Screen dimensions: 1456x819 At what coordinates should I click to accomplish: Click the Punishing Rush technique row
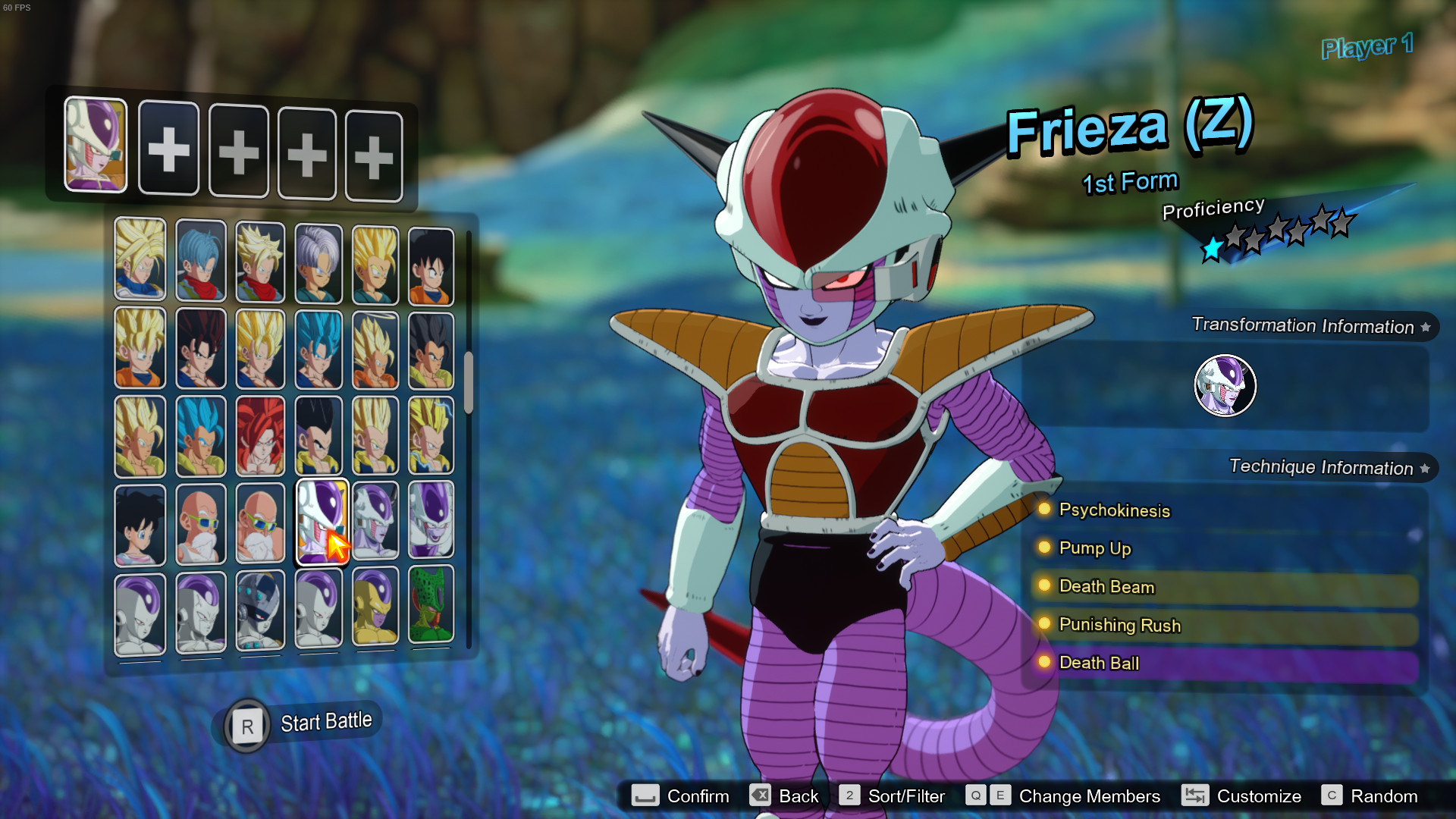[1119, 625]
